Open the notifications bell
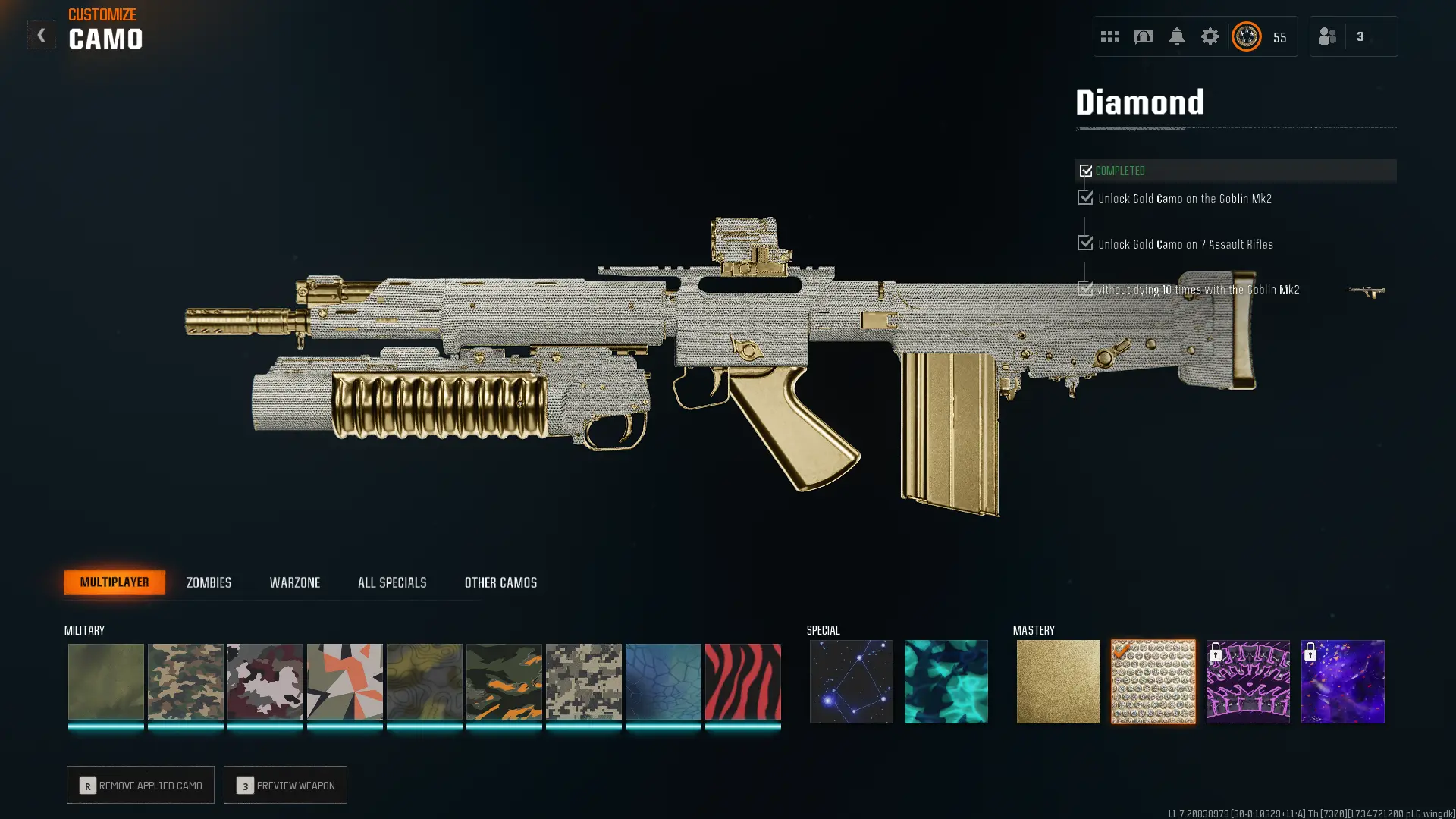The height and width of the screenshot is (819, 1456). click(1176, 36)
